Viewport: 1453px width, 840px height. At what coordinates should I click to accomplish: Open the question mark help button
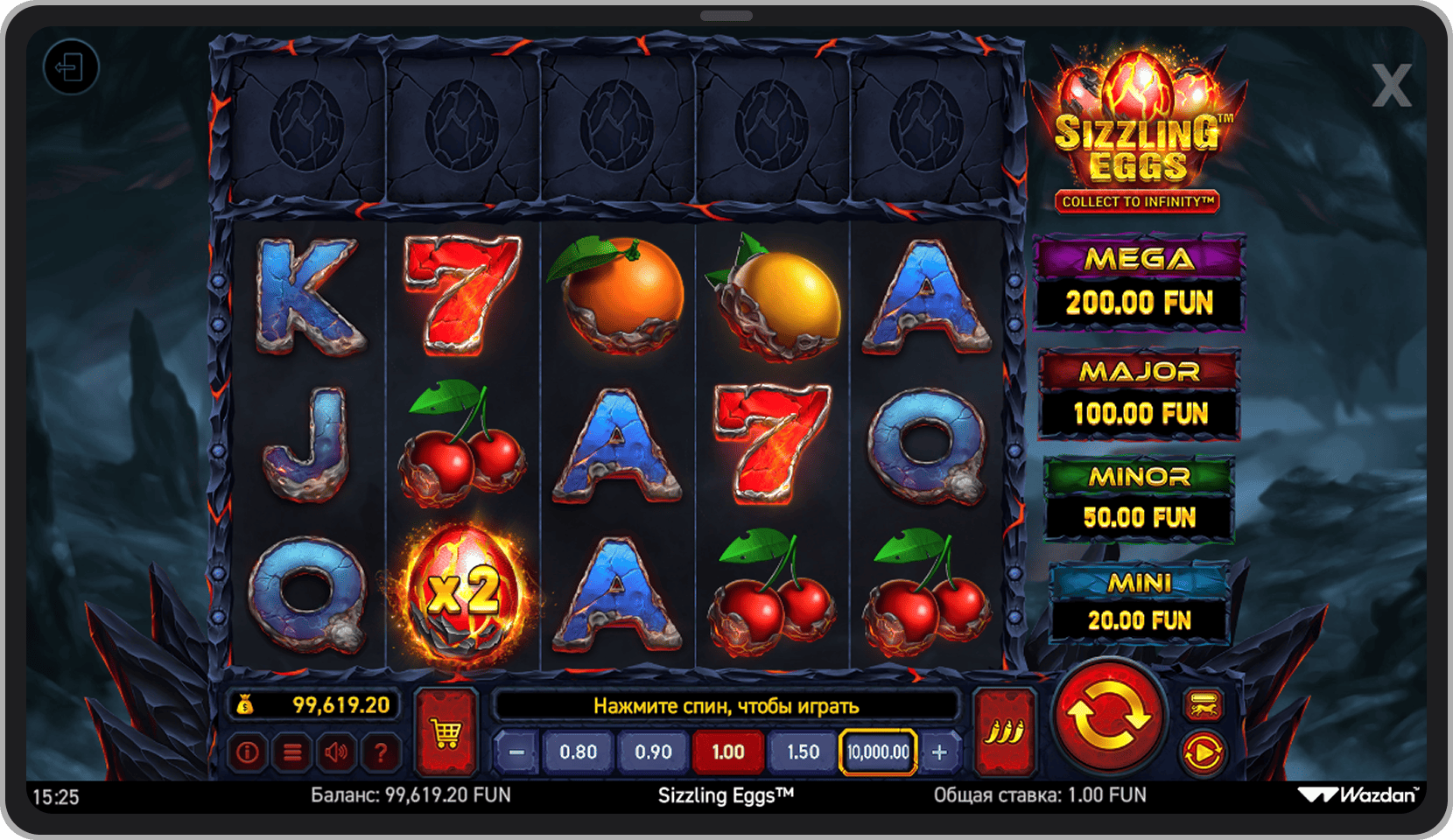[x=381, y=752]
